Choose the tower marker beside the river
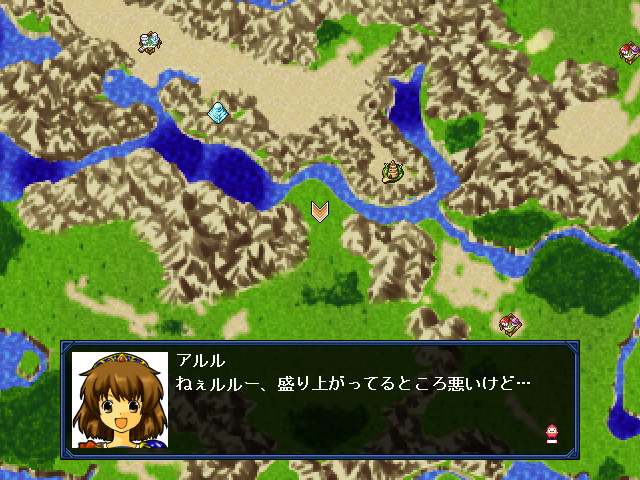 (393, 172)
